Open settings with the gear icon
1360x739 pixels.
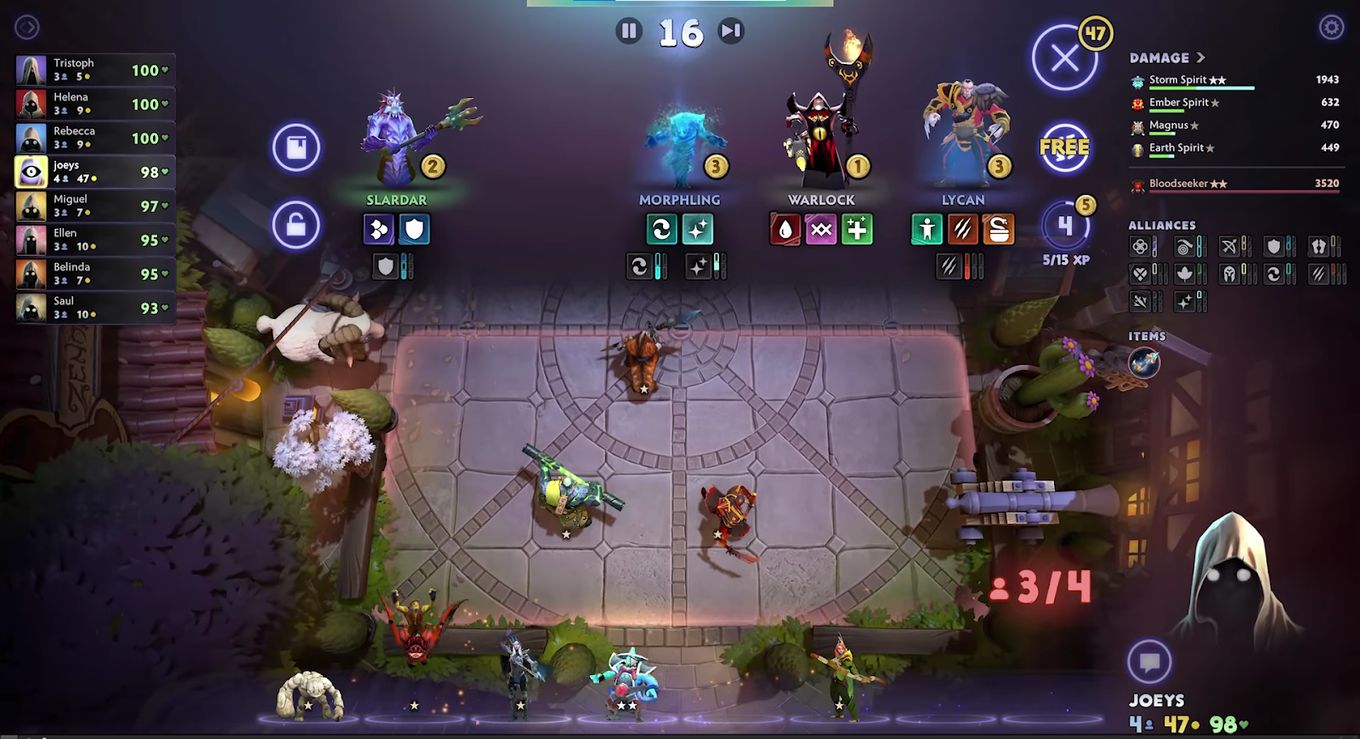click(1331, 27)
